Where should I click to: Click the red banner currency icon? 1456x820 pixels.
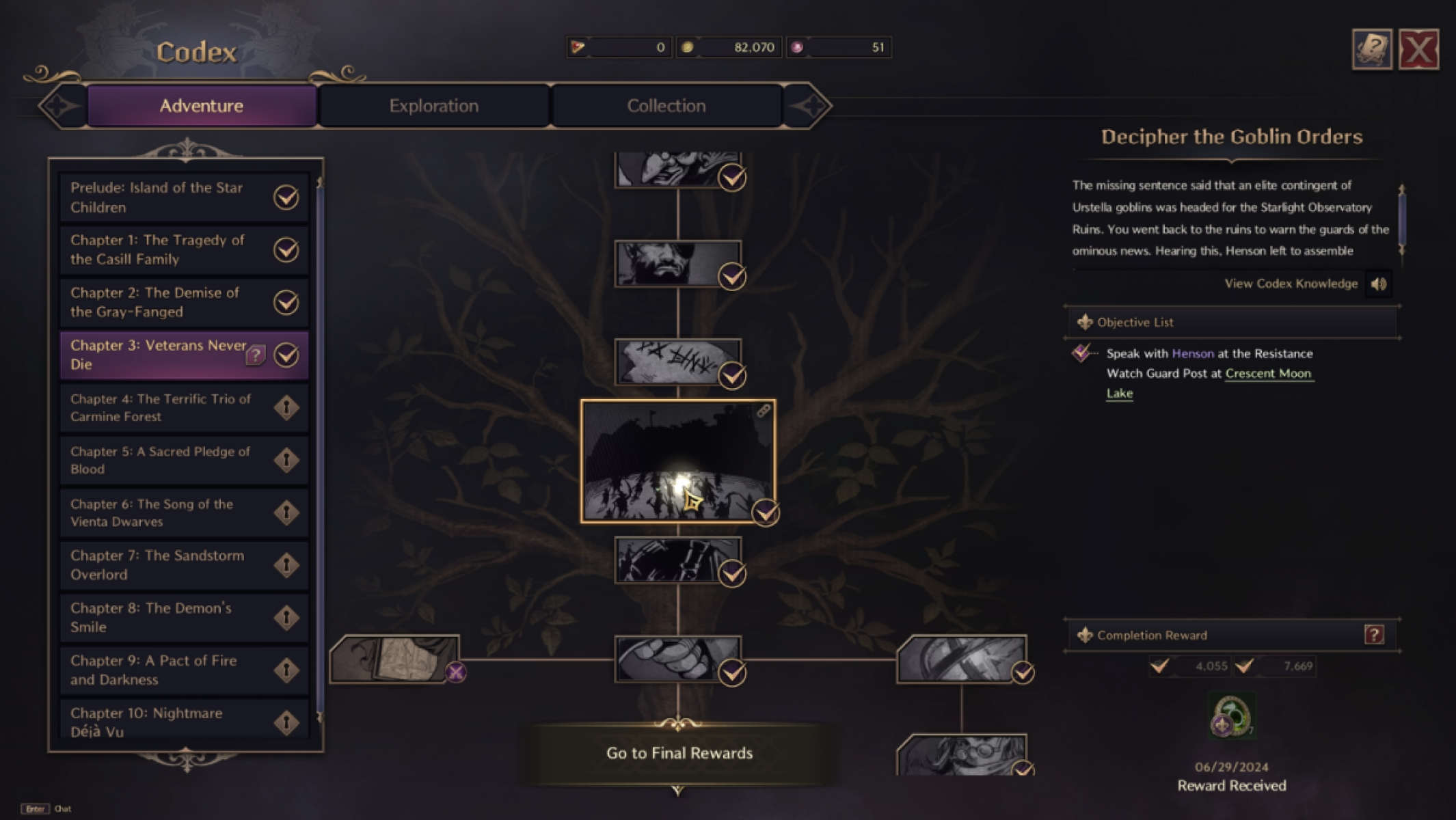578,46
